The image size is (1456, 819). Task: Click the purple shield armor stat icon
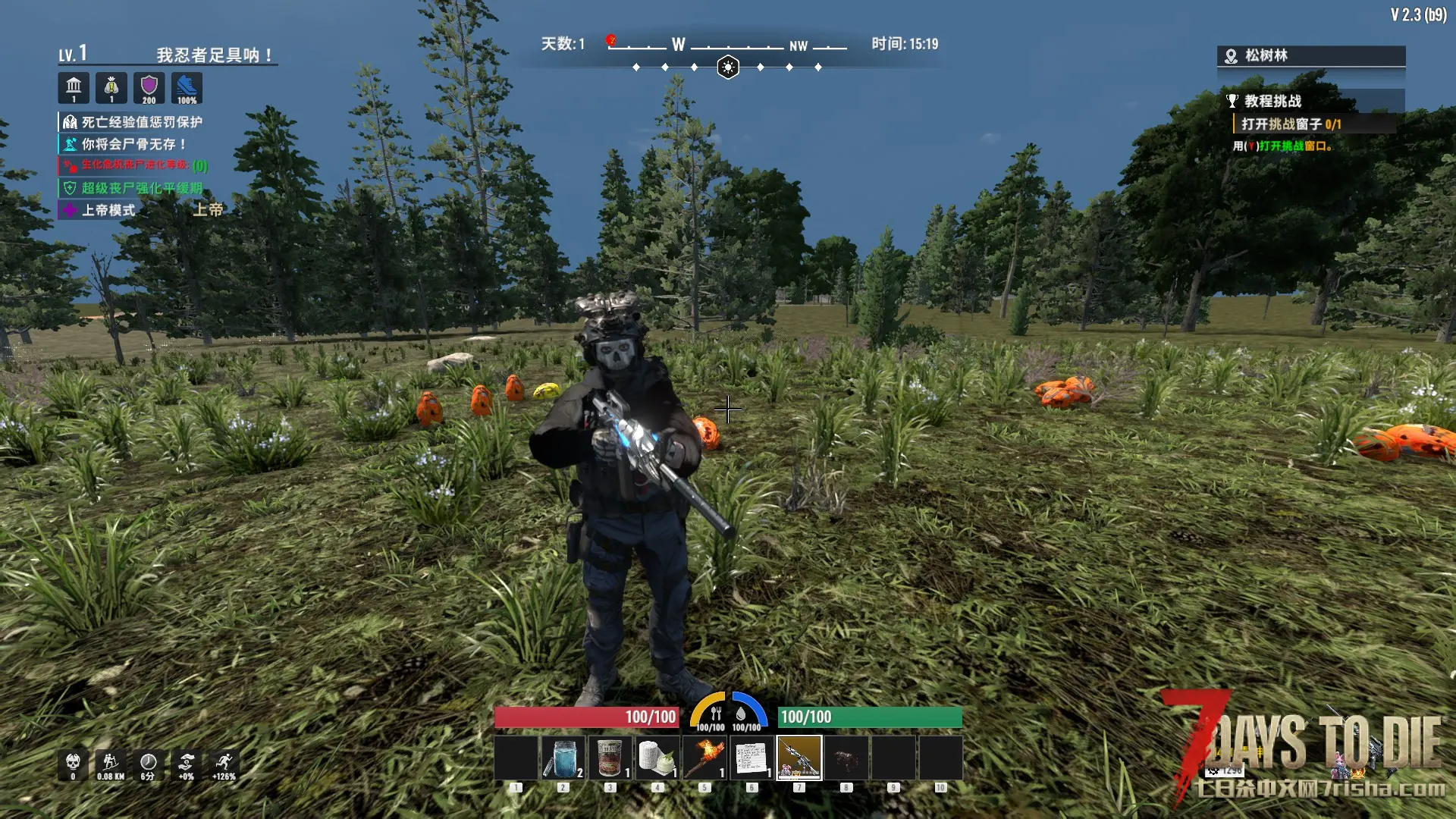(x=149, y=88)
